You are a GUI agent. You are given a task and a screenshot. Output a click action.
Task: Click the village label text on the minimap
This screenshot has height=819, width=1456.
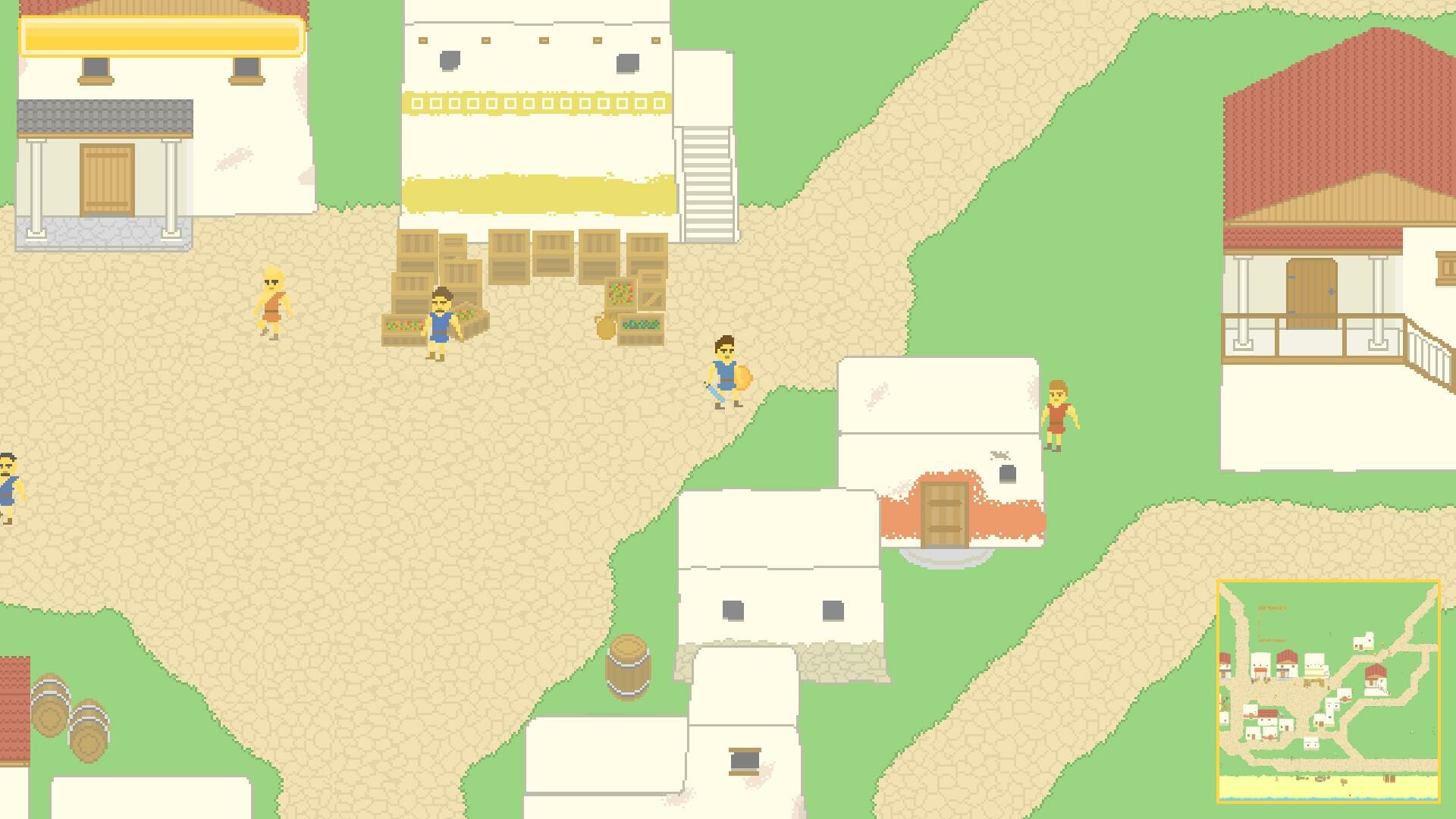1272,607
